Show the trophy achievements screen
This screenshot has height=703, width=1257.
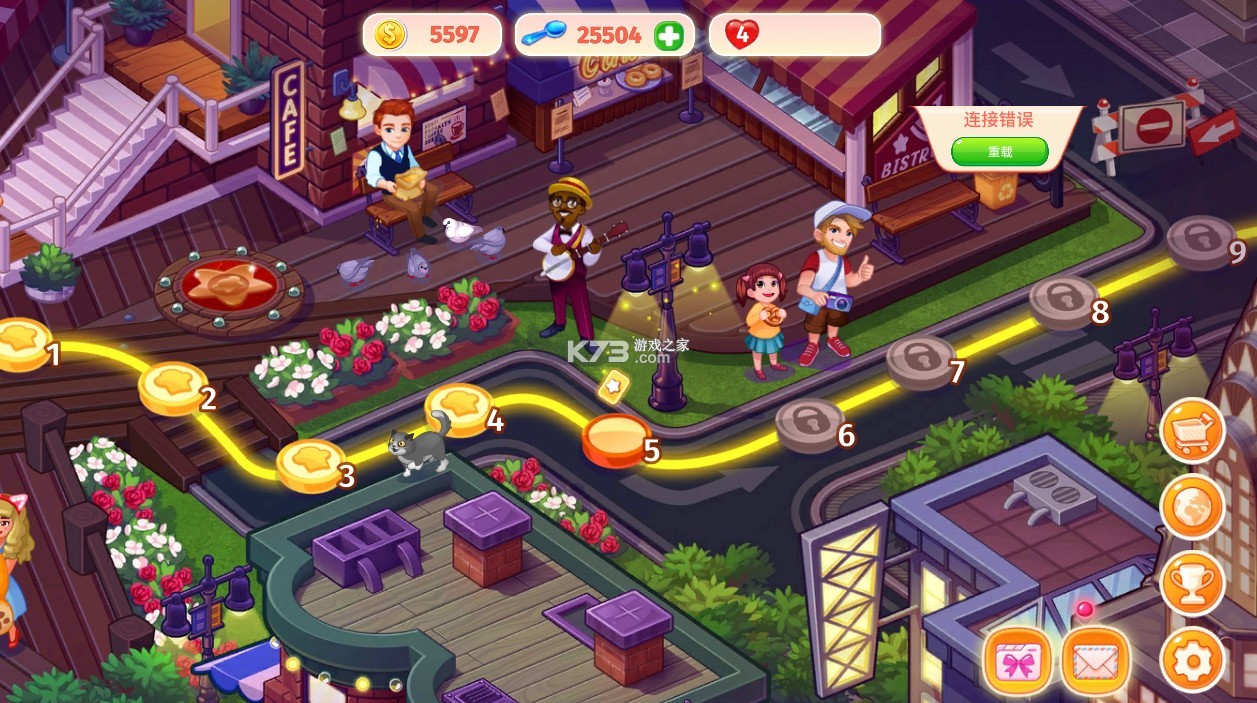1192,583
